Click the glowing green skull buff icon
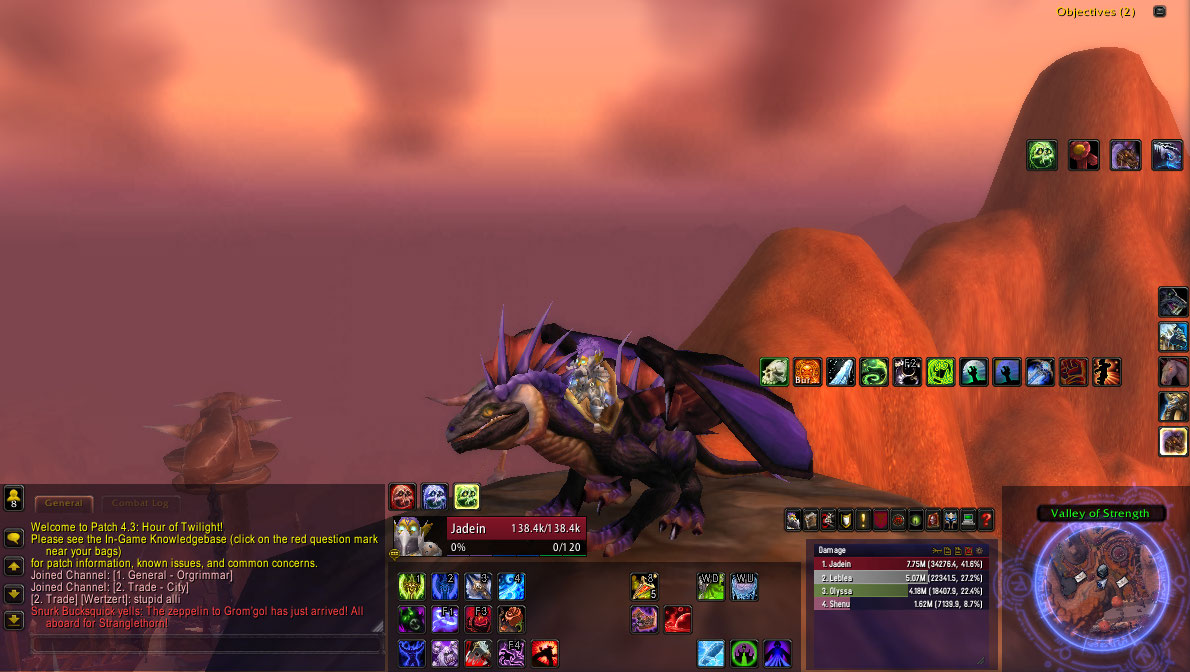1190x672 pixels. (x=1042, y=155)
